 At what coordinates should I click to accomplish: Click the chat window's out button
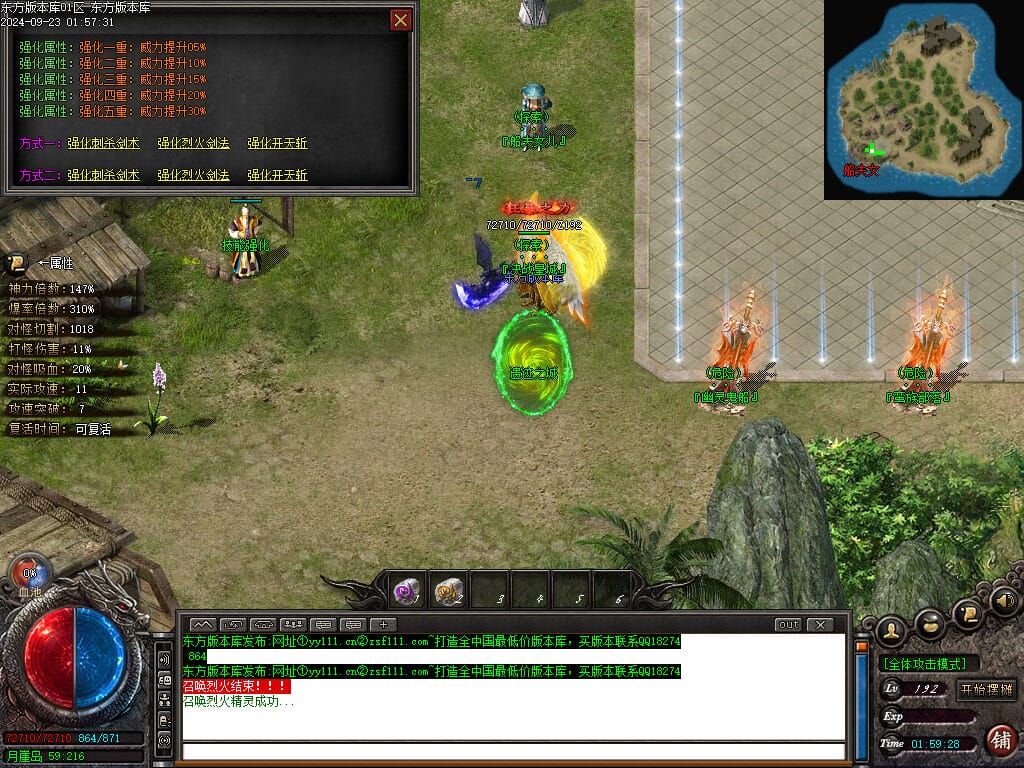coord(788,625)
